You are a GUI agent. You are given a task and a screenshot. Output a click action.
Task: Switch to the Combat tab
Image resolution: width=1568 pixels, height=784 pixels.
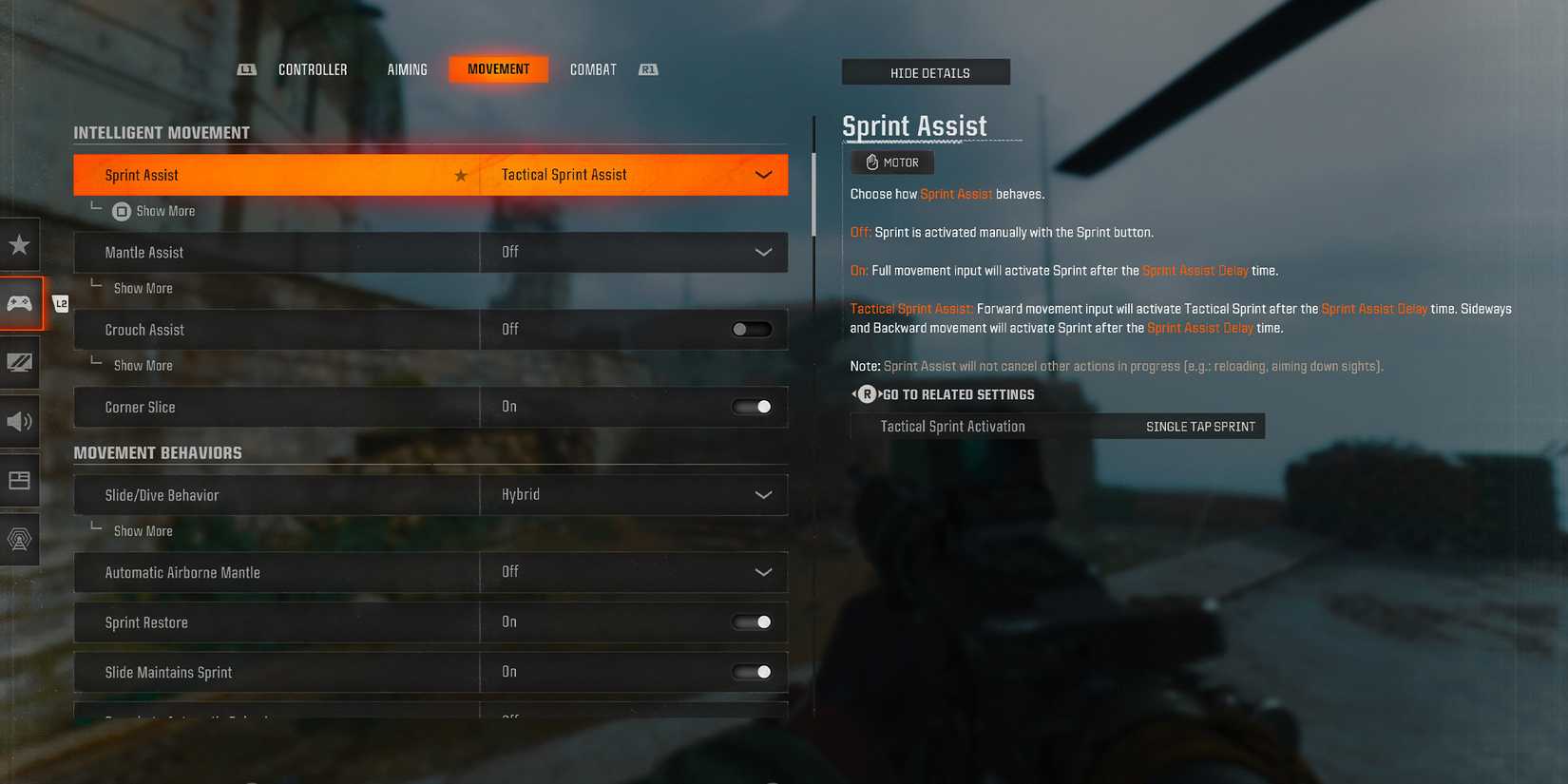pyautogui.click(x=592, y=68)
